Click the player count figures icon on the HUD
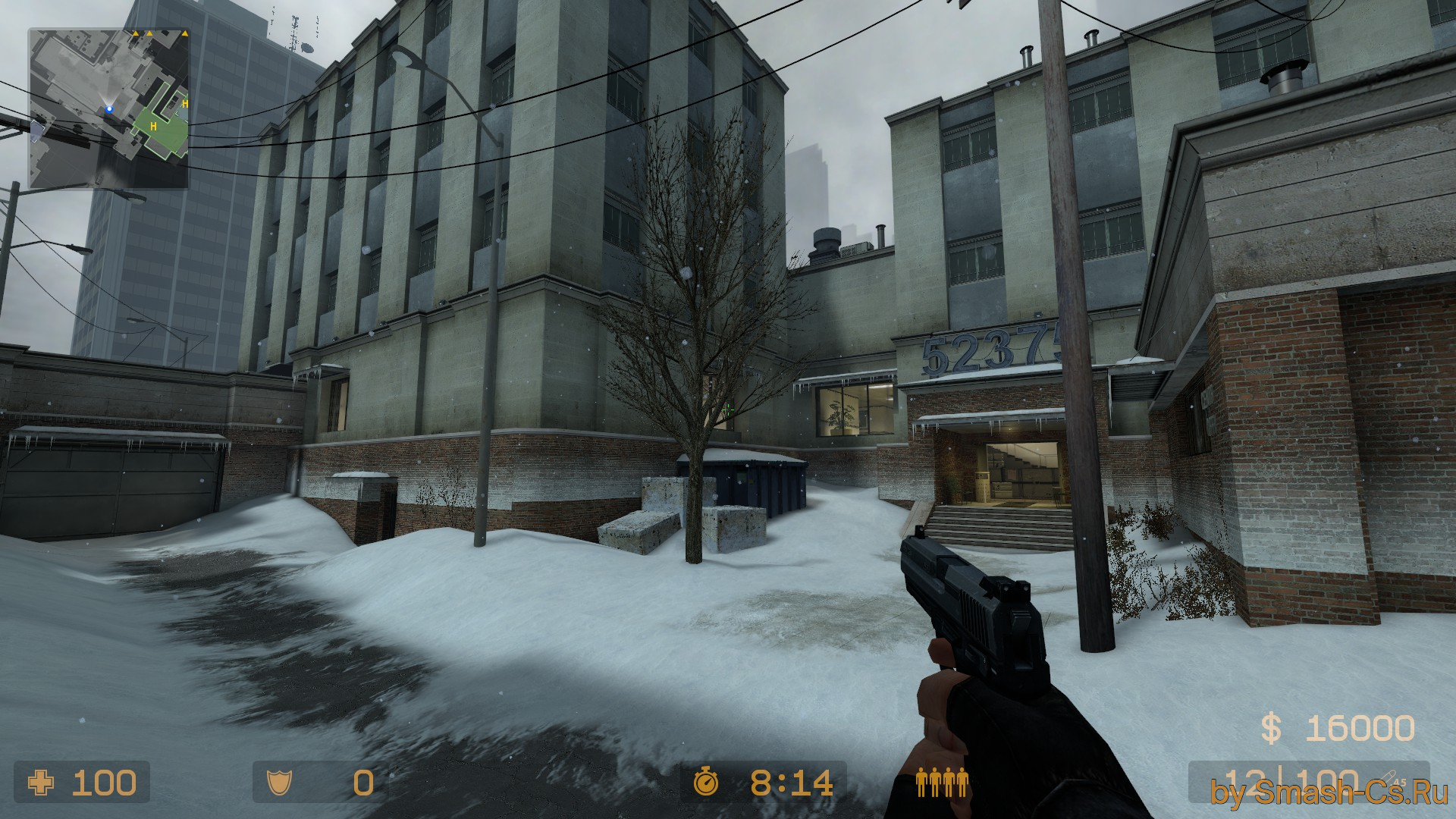The image size is (1456, 819). (942, 783)
